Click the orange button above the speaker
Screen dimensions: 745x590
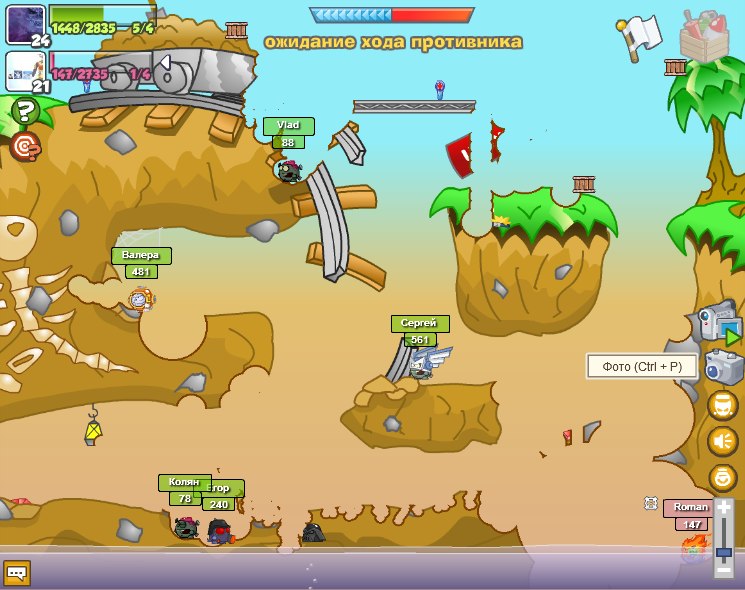[722, 405]
